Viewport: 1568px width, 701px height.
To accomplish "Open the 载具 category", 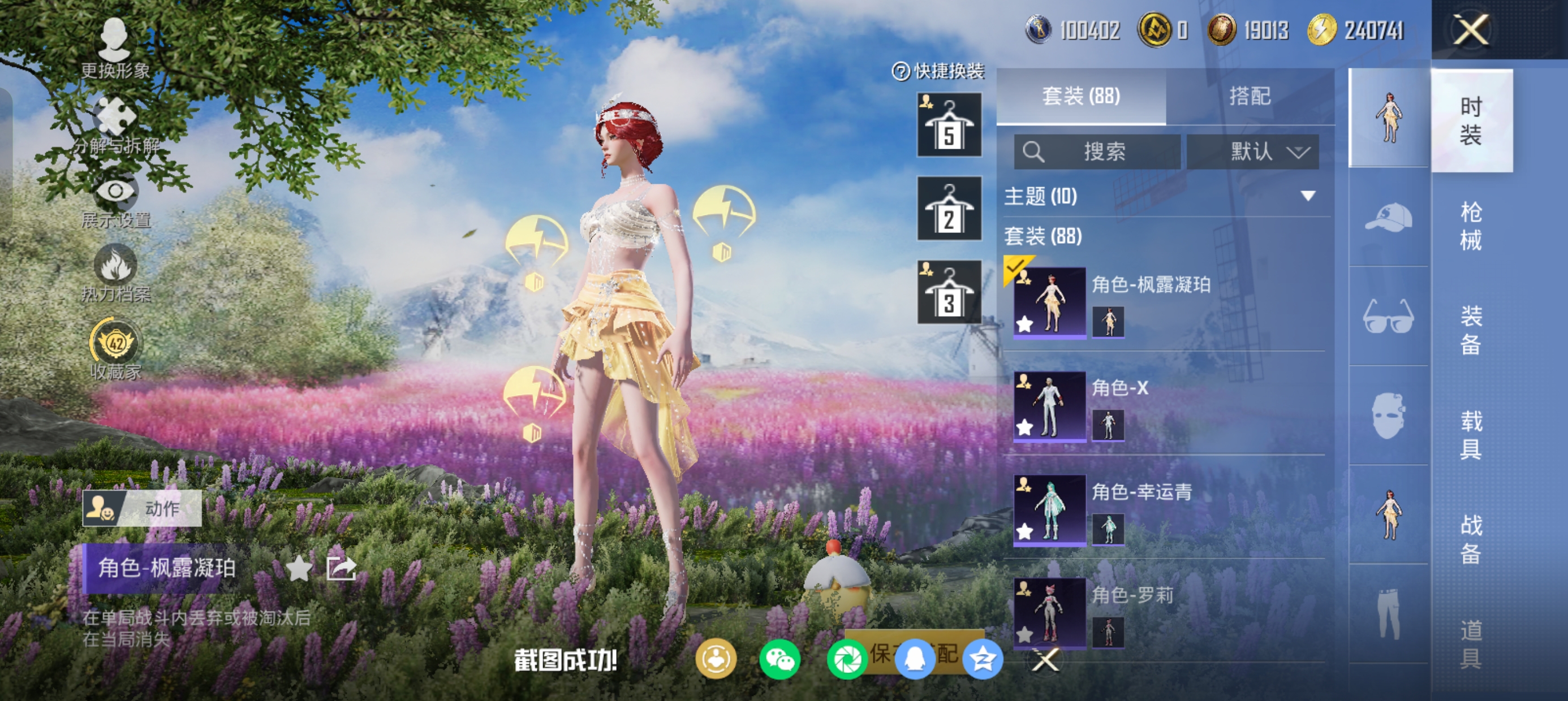I will tap(1471, 435).
